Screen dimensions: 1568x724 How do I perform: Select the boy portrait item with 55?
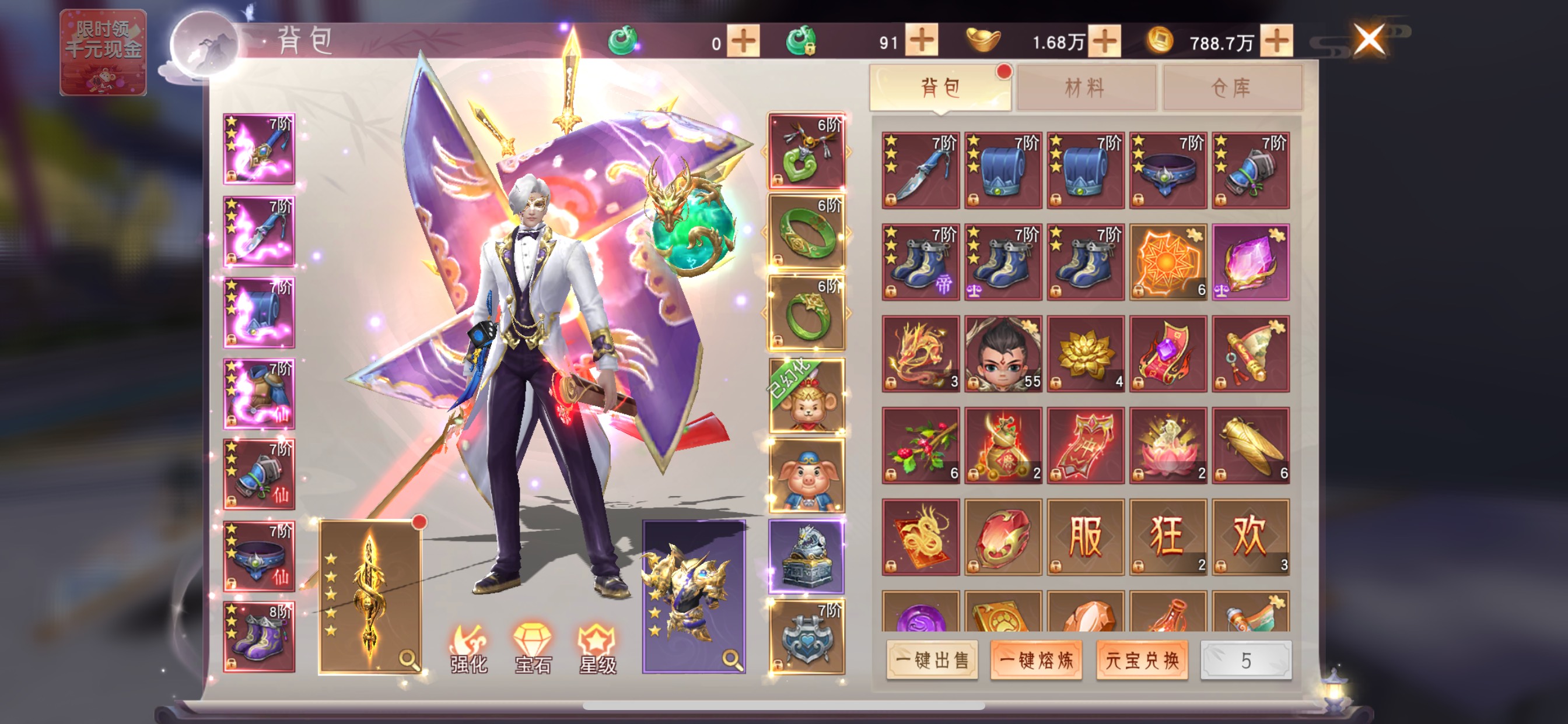(x=1003, y=353)
